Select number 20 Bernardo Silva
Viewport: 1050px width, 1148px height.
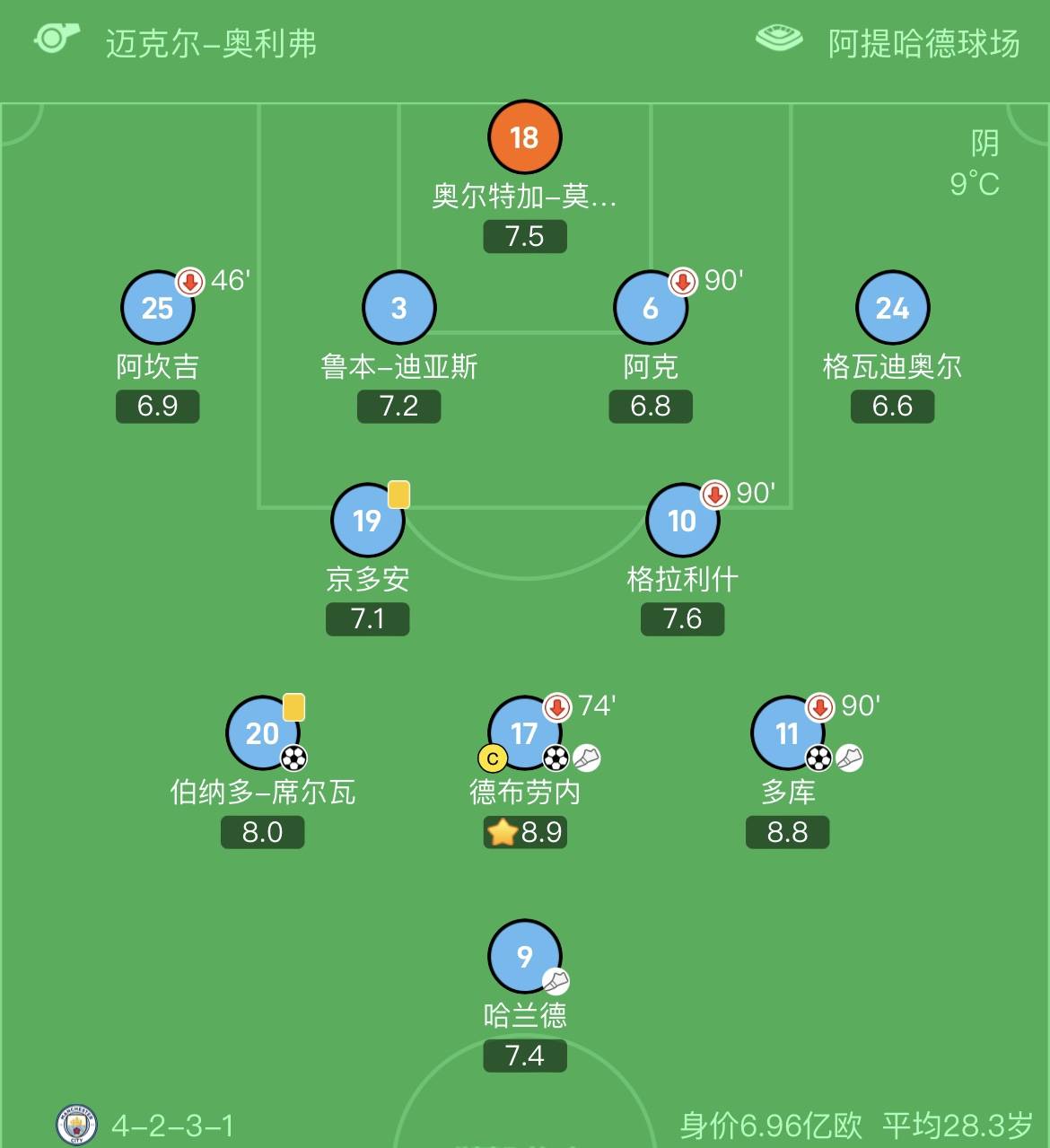[x=262, y=733]
